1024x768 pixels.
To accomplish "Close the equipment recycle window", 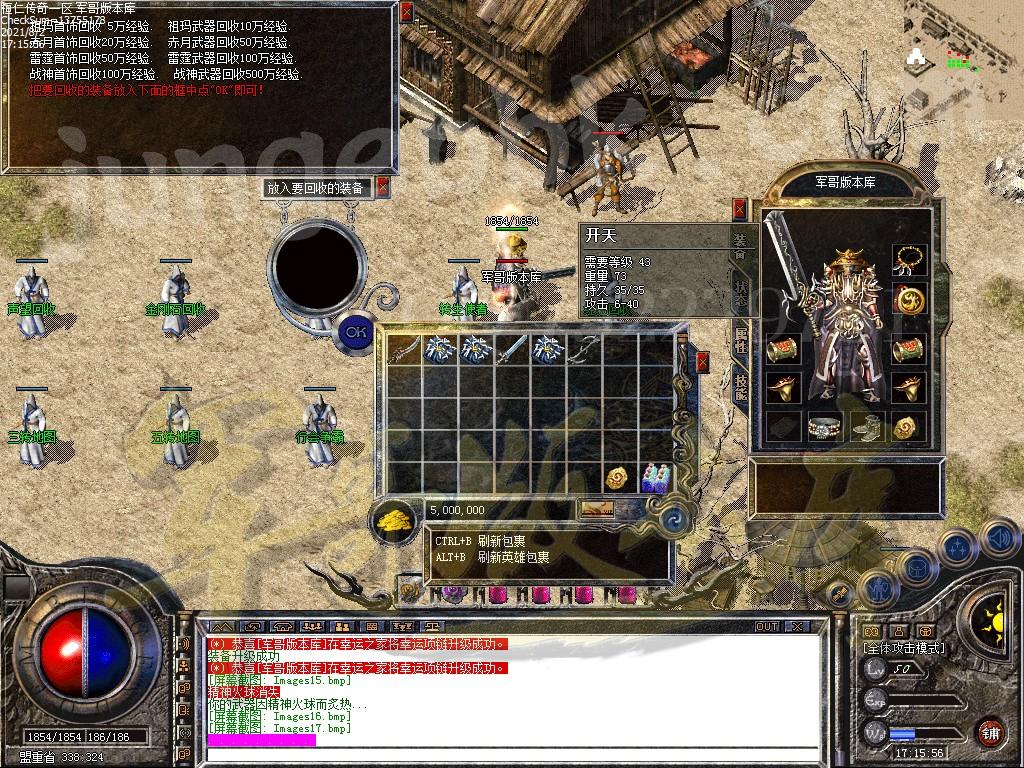I will [382, 187].
